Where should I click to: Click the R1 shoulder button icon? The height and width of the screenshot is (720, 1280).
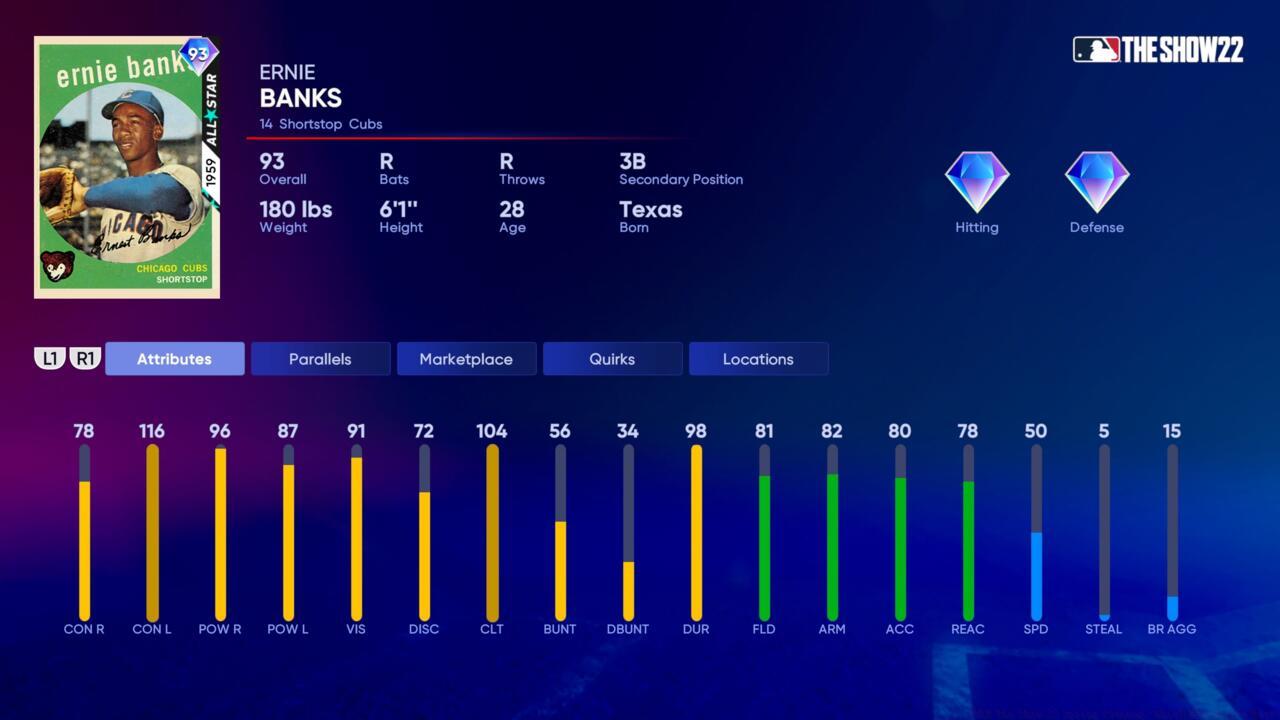pyautogui.click(x=85, y=358)
